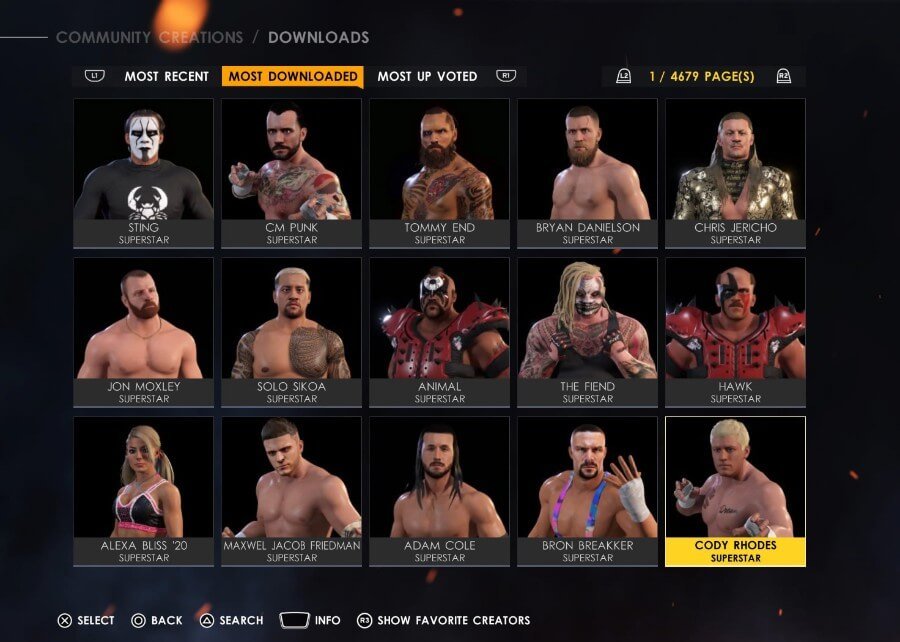
Task: Select the CM Punk creation
Action: pyautogui.click(x=292, y=173)
